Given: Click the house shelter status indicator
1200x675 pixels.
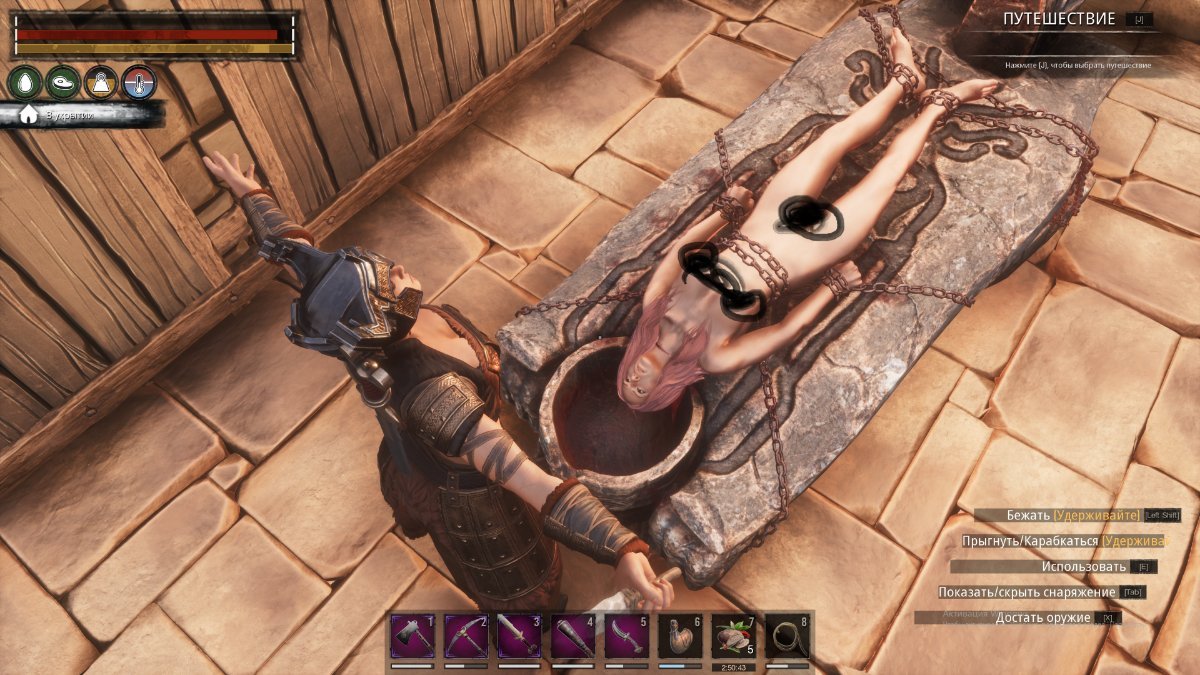Looking at the screenshot, I should click(x=29, y=114).
